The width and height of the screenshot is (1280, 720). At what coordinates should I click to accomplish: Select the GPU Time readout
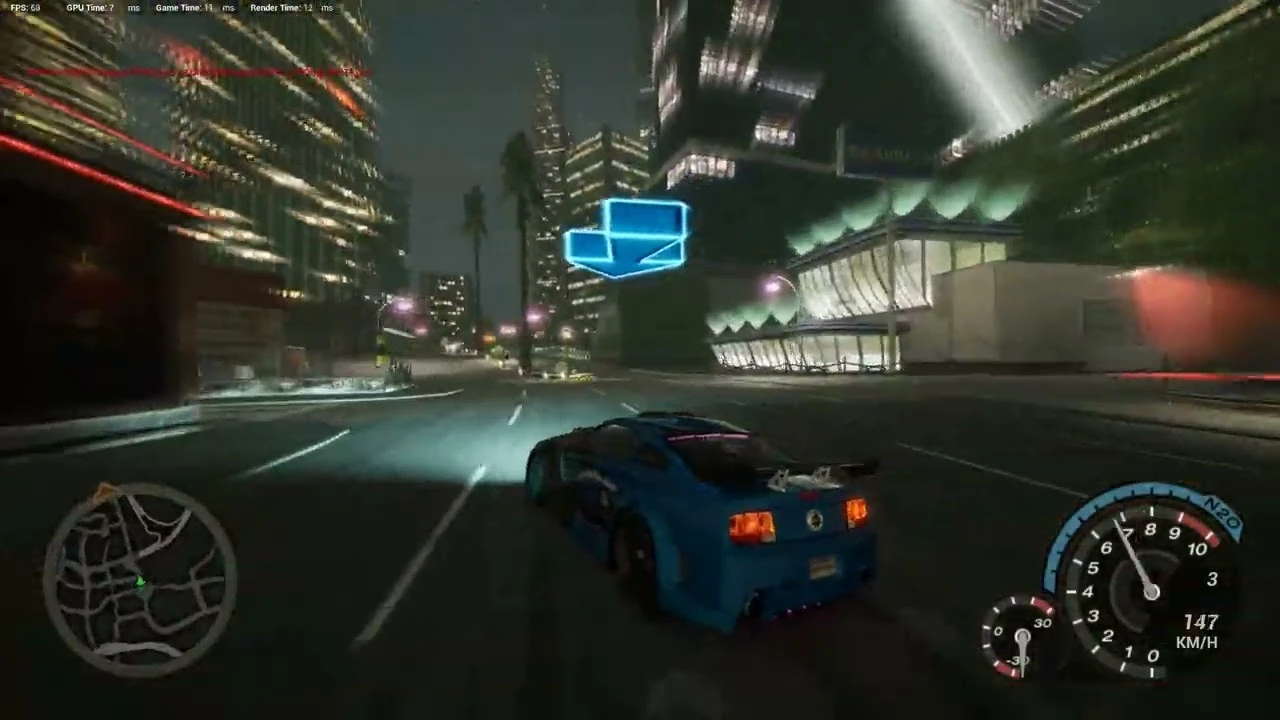click(x=90, y=8)
